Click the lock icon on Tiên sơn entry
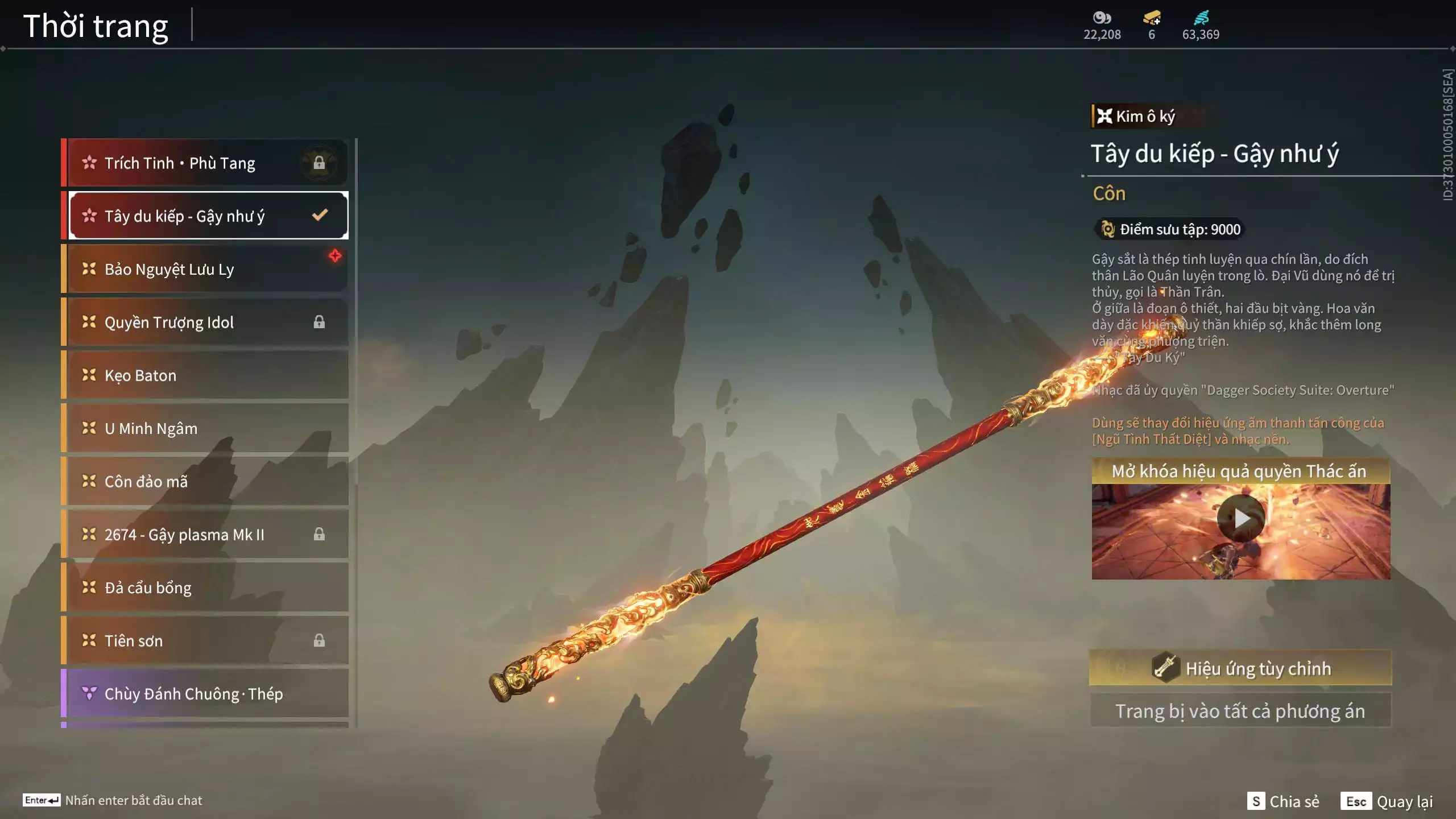Image resolution: width=1456 pixels, height=819 pixels. click(x=320, y=640)
